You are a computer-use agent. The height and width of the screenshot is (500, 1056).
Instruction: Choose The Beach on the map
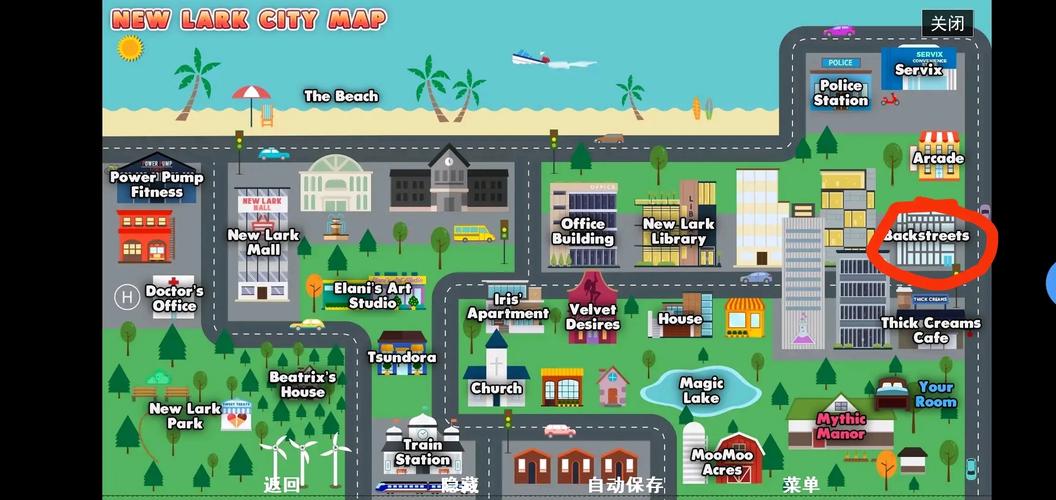341,96
